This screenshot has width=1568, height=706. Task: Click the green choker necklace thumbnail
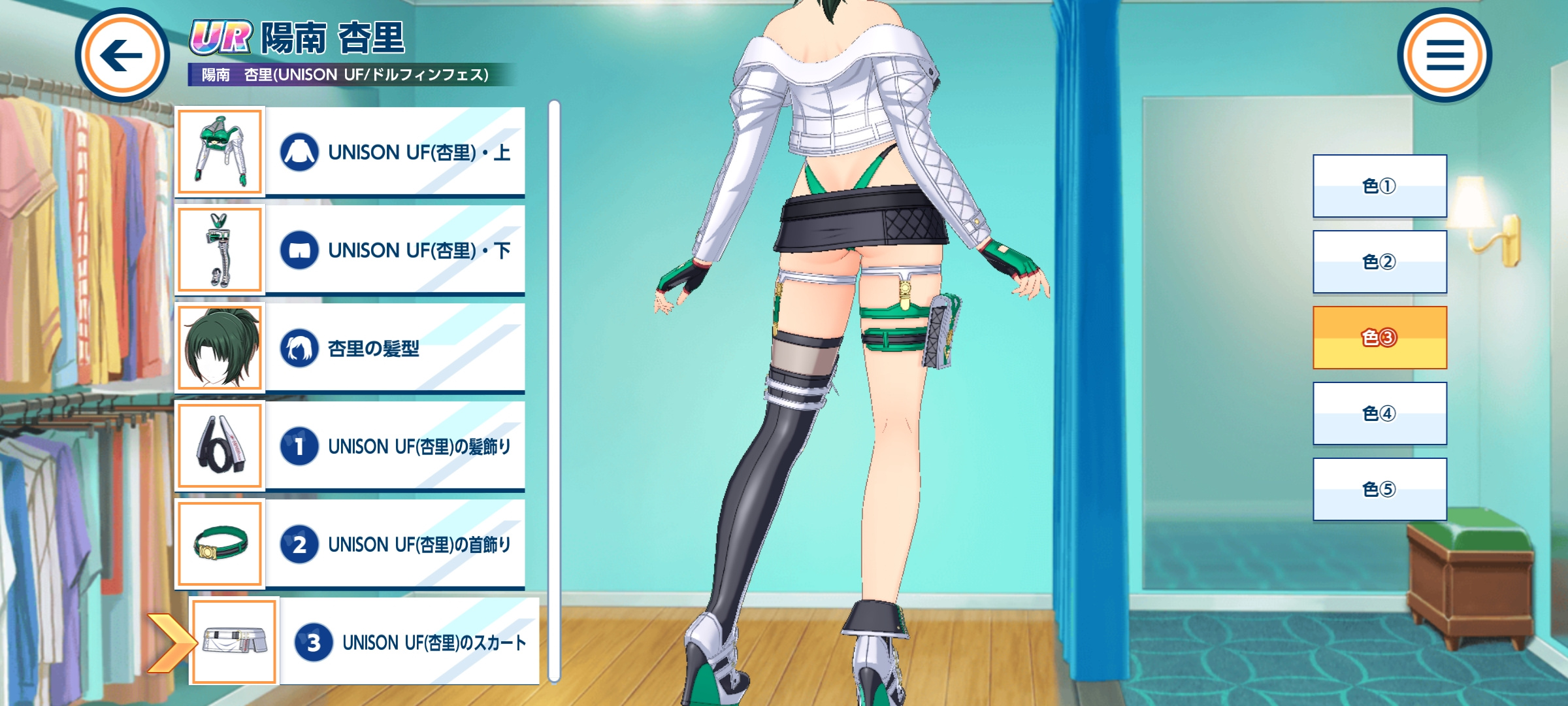tap(220, 544)
